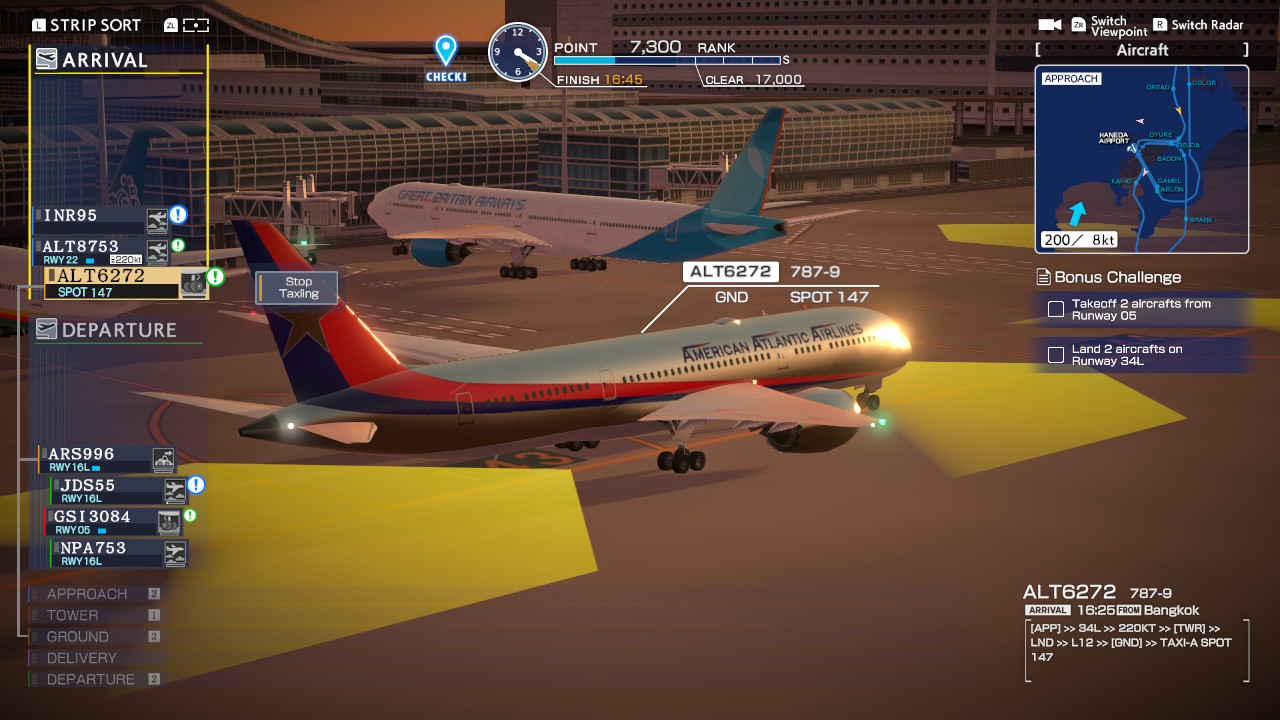This screenshot has height=720, width=1280.
Task: Click Switch Radar in the top bar
Action: 1198,24
